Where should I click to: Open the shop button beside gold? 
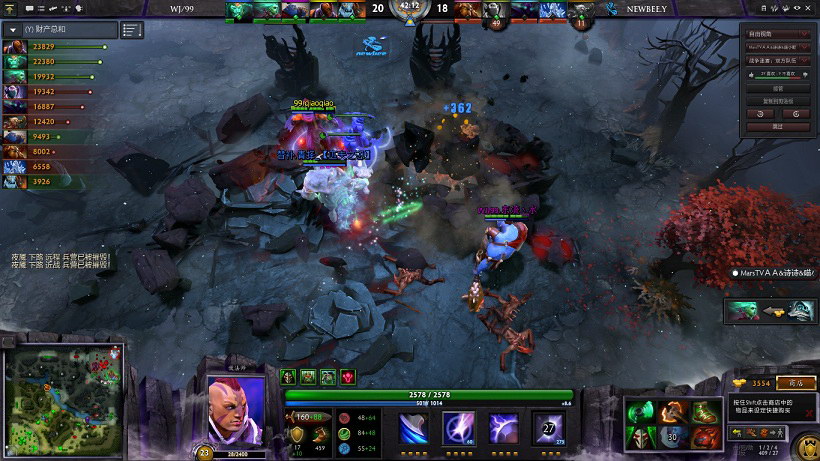pyautogui.click(x=796, y=383)
